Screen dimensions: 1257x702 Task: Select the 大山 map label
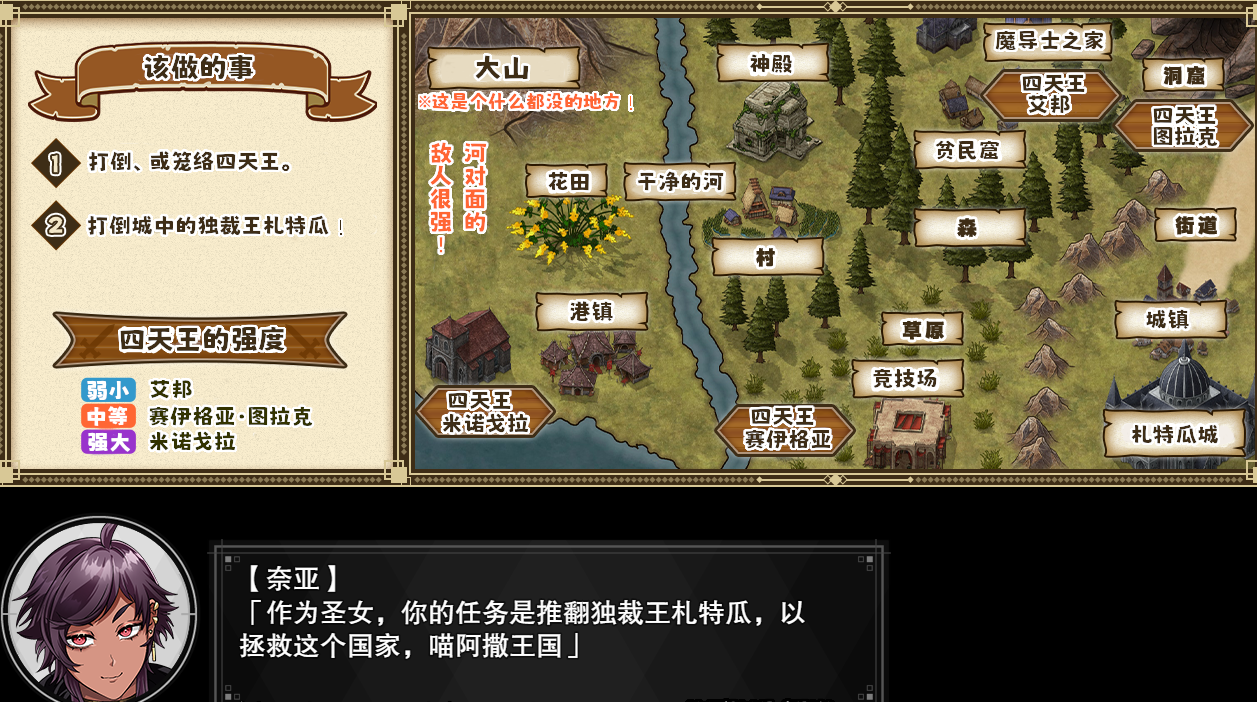(503, 68)
